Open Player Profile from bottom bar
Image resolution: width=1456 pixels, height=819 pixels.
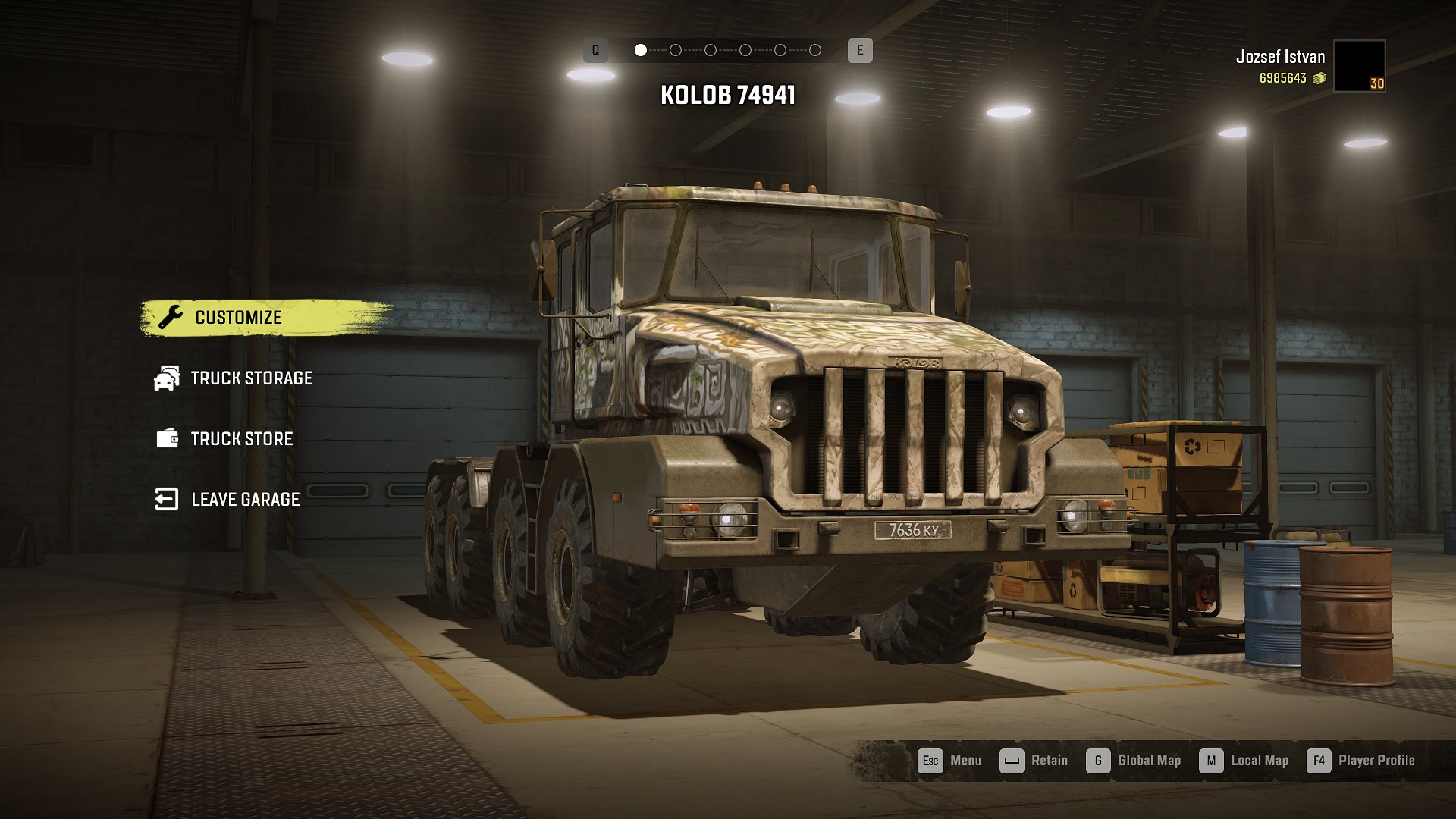tap(1361, 761)
